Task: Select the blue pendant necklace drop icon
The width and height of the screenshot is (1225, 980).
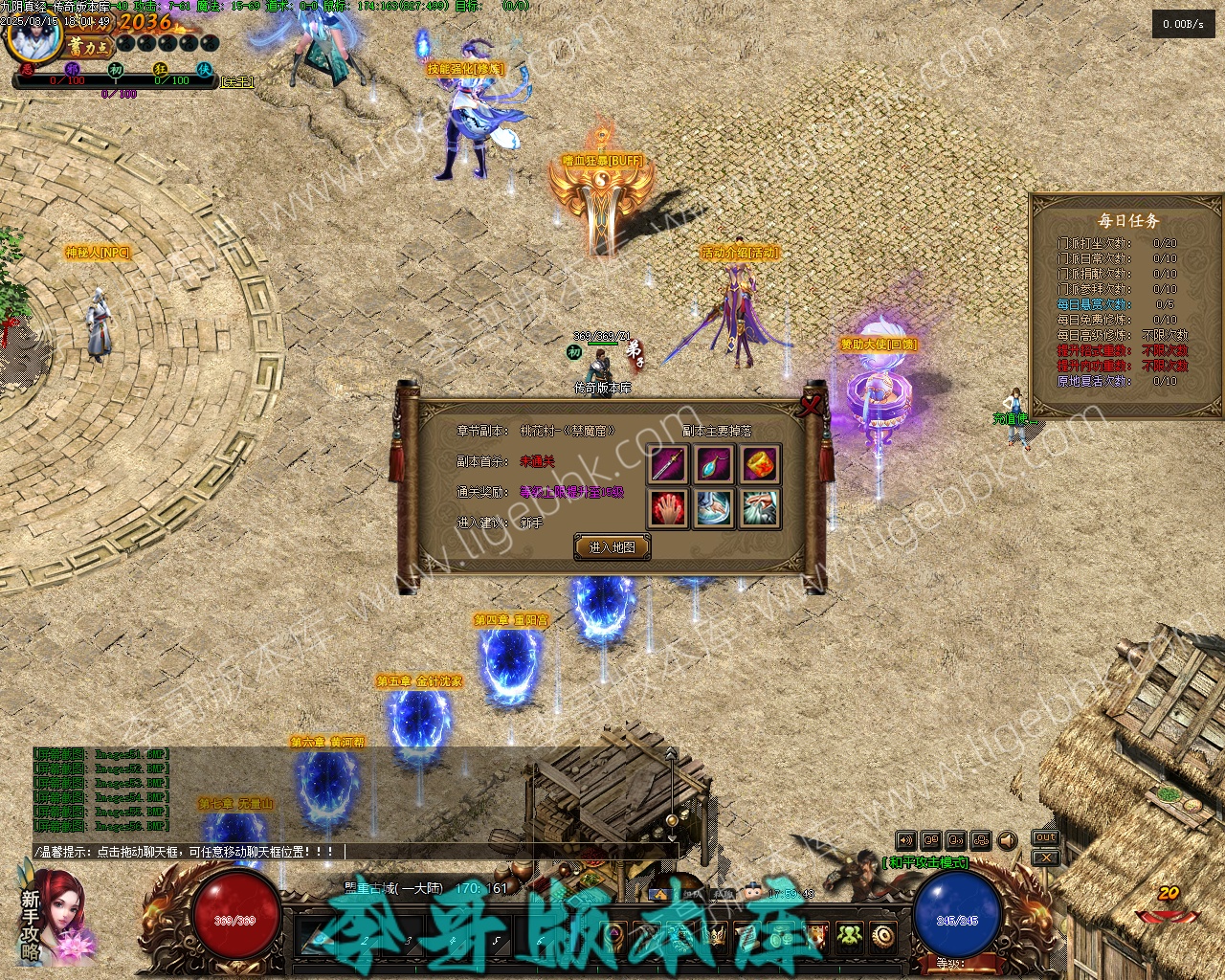Action: coord(714,465)
